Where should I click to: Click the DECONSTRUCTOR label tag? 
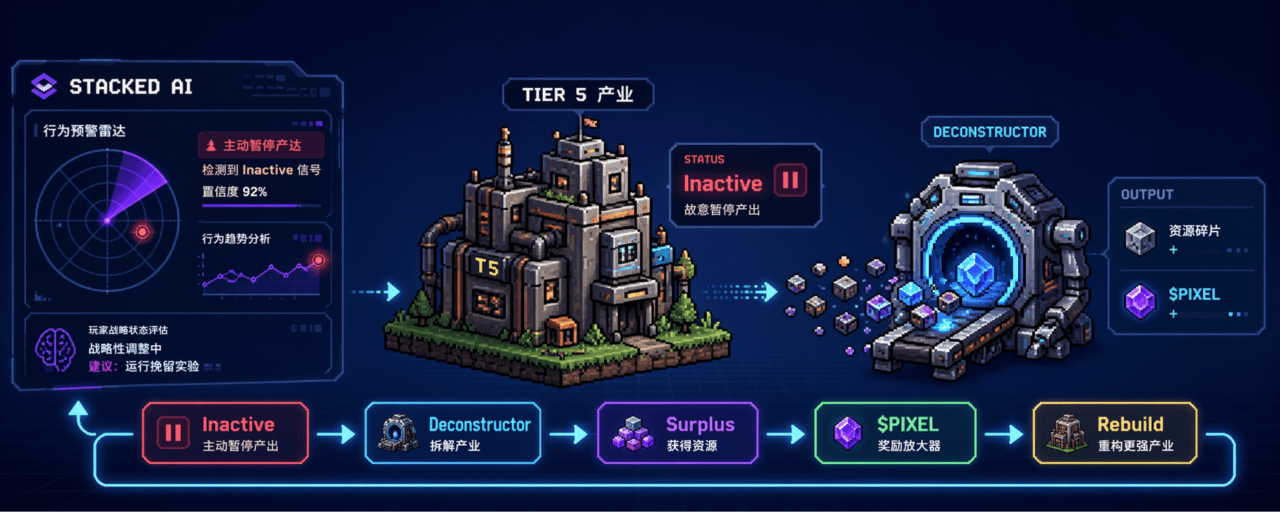coord(989,132)
